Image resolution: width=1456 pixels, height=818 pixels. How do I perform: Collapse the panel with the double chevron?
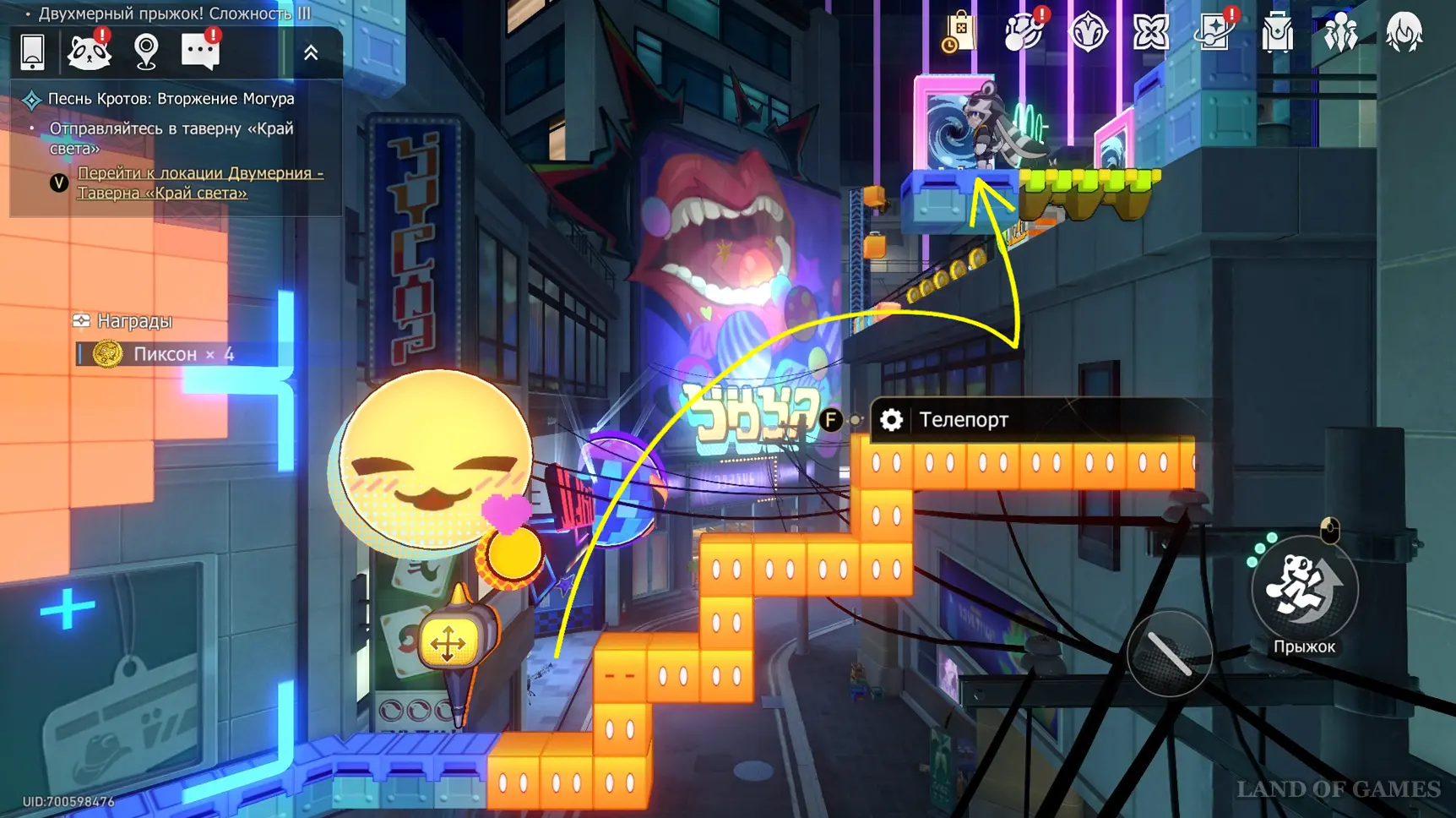[311, 53]
